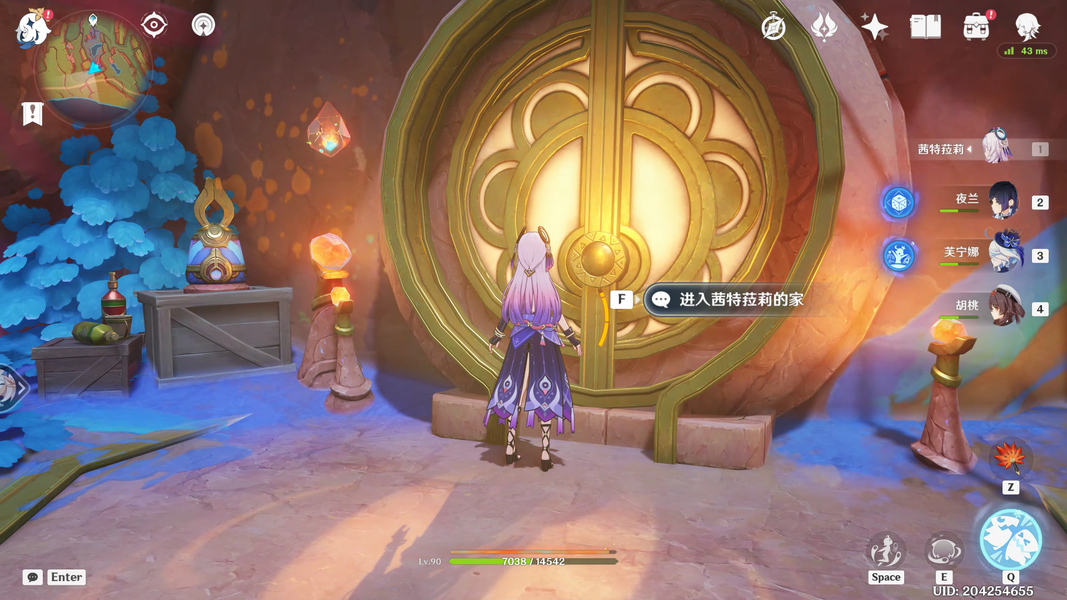Open the chat speech bubble icon
This screenshot has height=600, width=1067.
click(33, 577)
